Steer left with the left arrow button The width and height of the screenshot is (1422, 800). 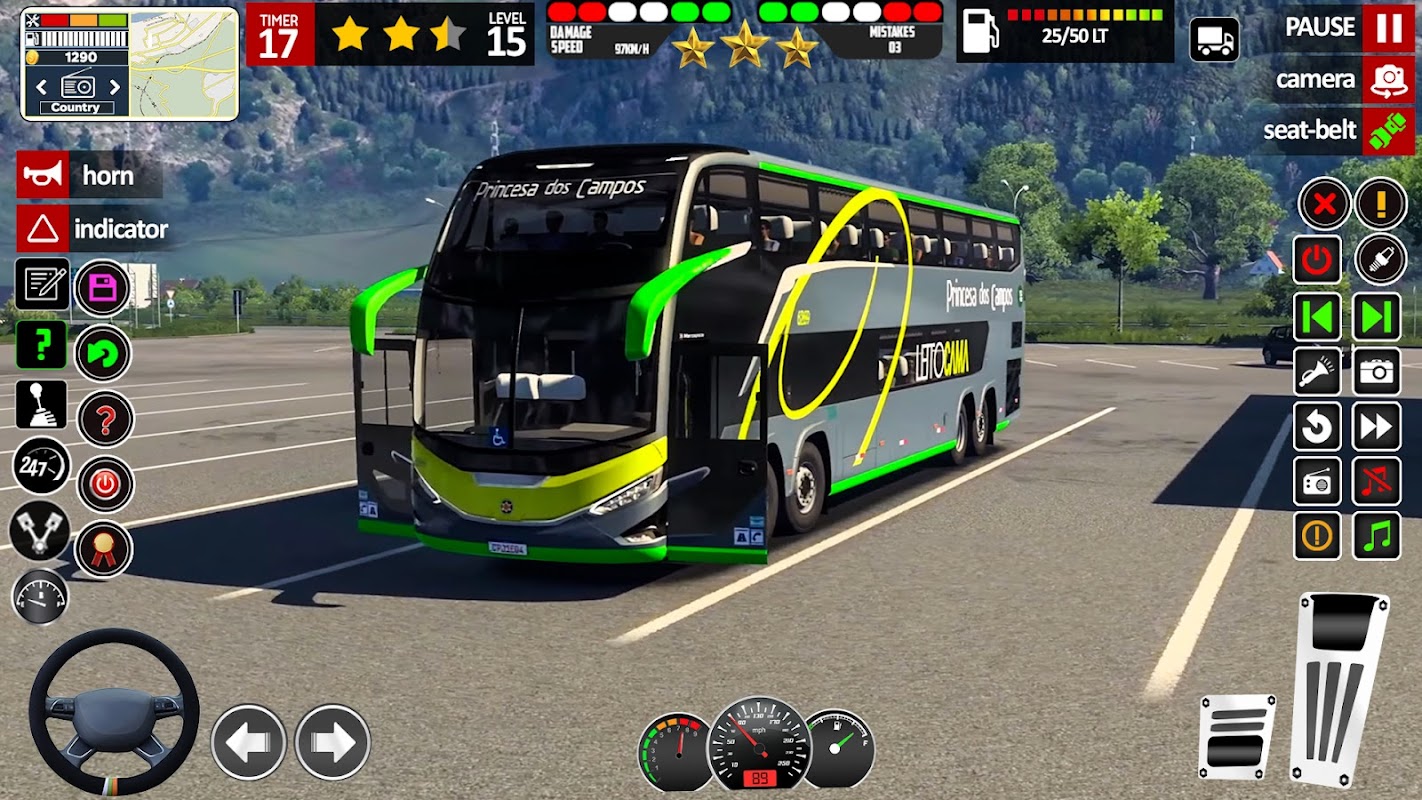pyautogui.click(x=248, y=742)
